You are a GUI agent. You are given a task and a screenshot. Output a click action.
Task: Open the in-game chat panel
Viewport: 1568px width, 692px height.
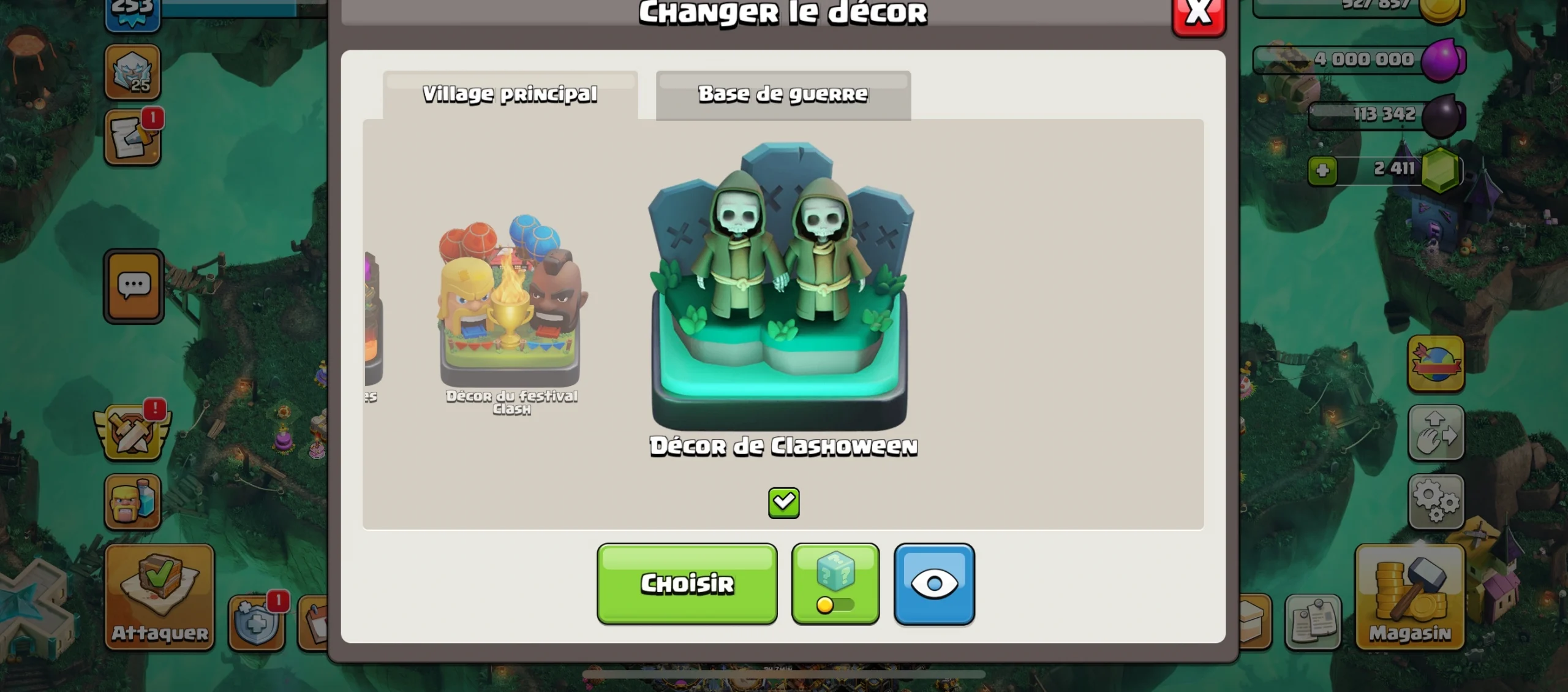pos(133,286)
